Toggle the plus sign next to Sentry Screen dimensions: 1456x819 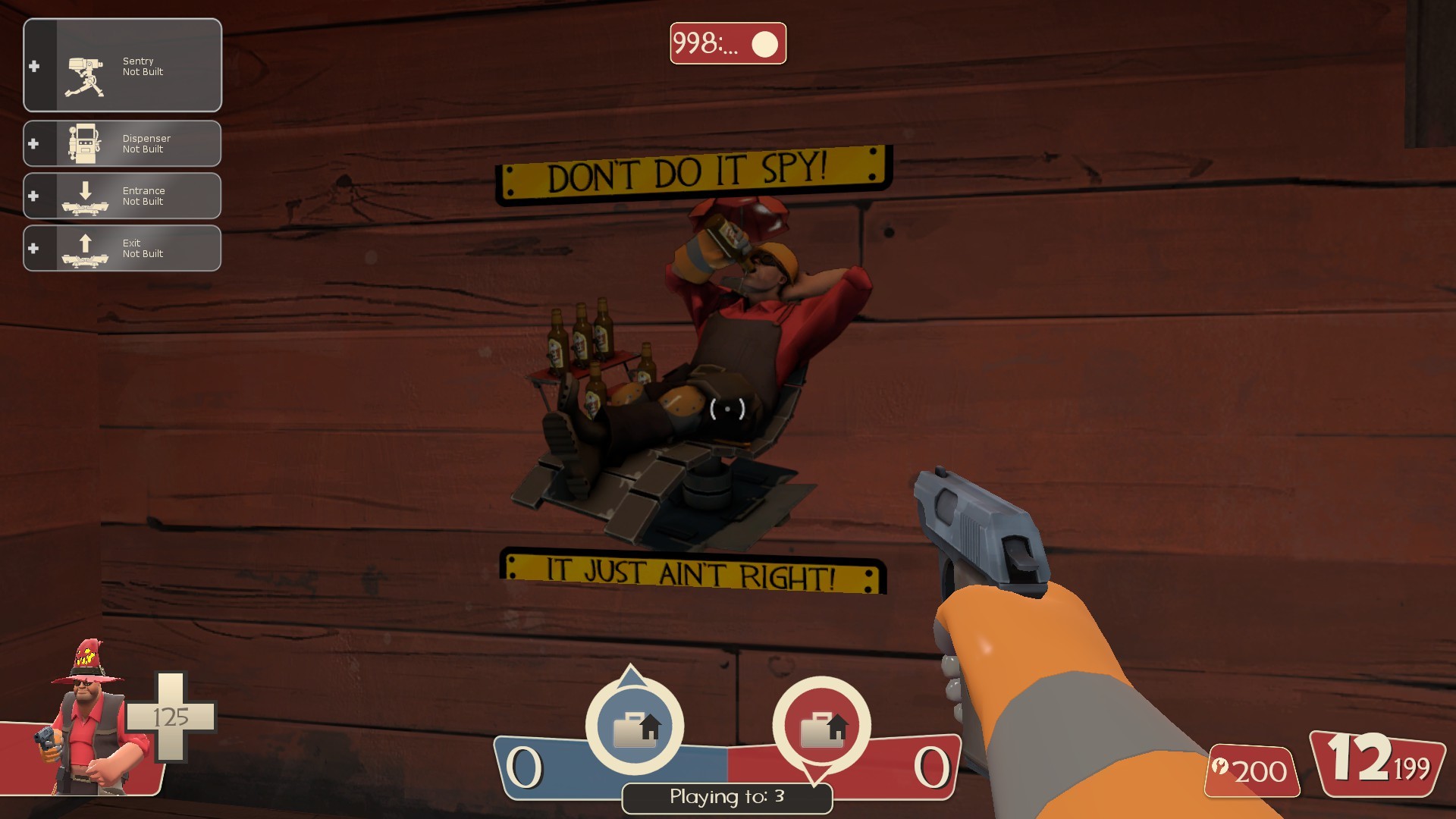33,66
